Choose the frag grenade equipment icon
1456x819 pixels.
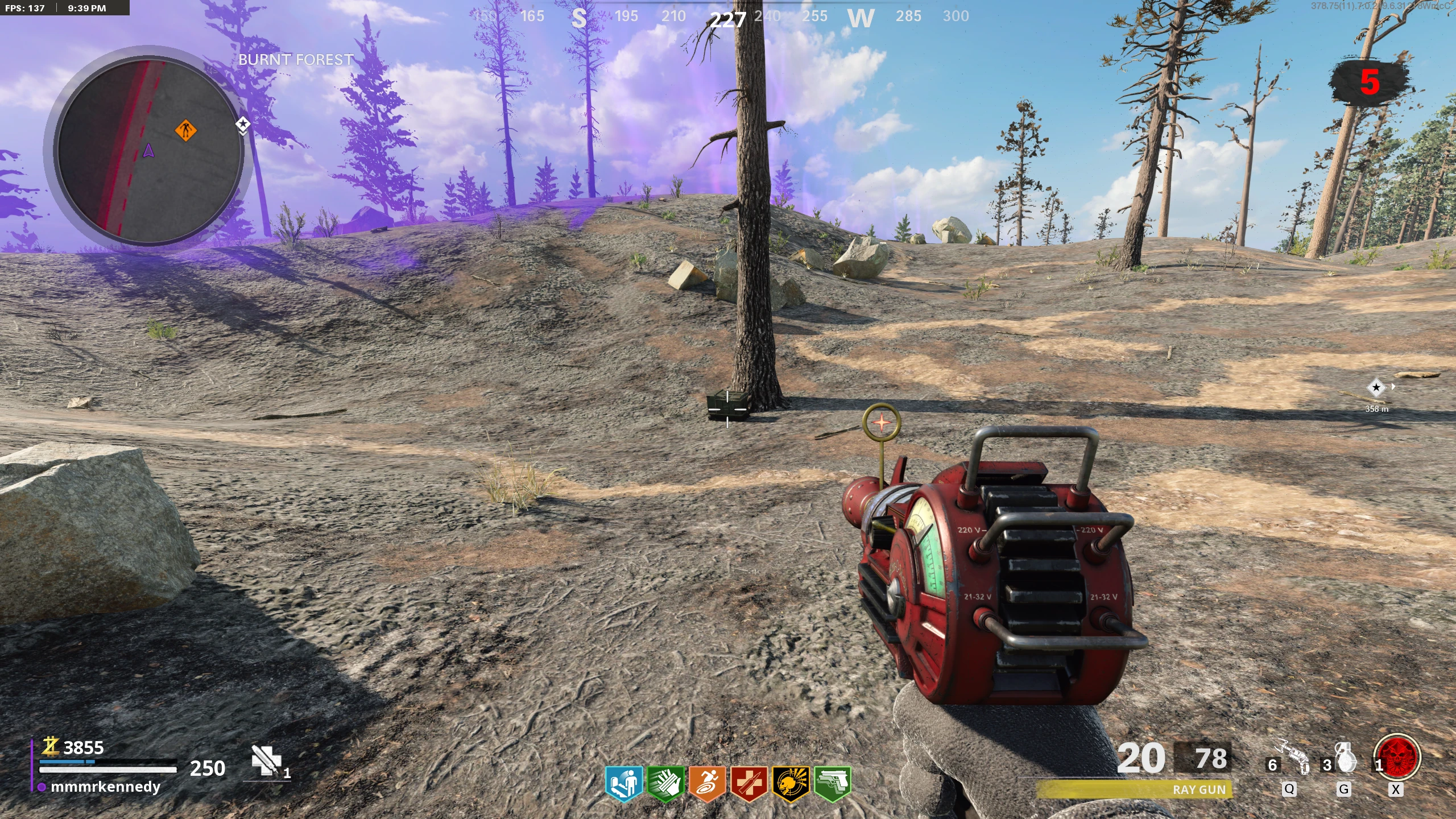[1346, 758]
